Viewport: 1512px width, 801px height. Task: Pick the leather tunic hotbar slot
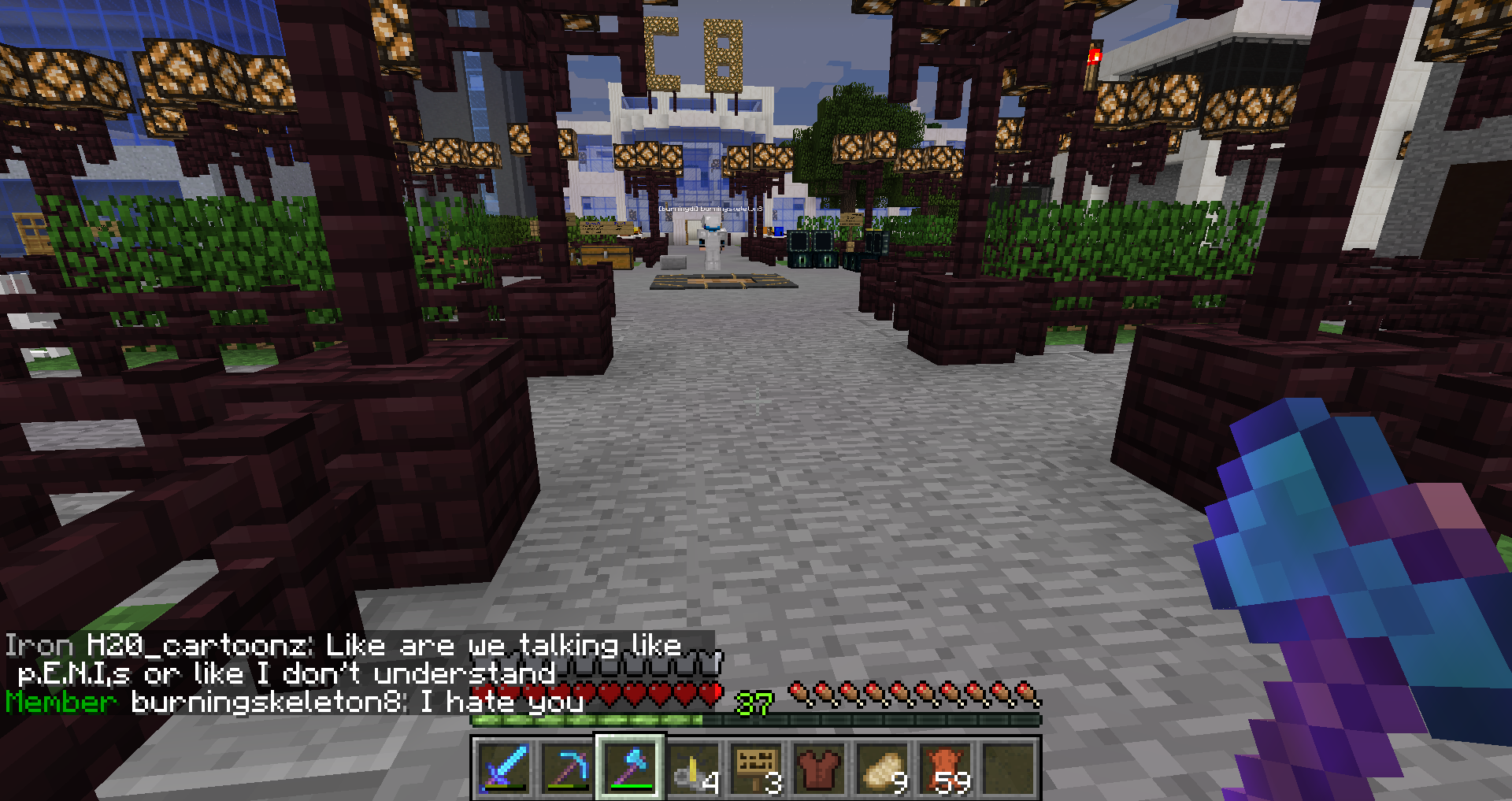click(819, 768)
